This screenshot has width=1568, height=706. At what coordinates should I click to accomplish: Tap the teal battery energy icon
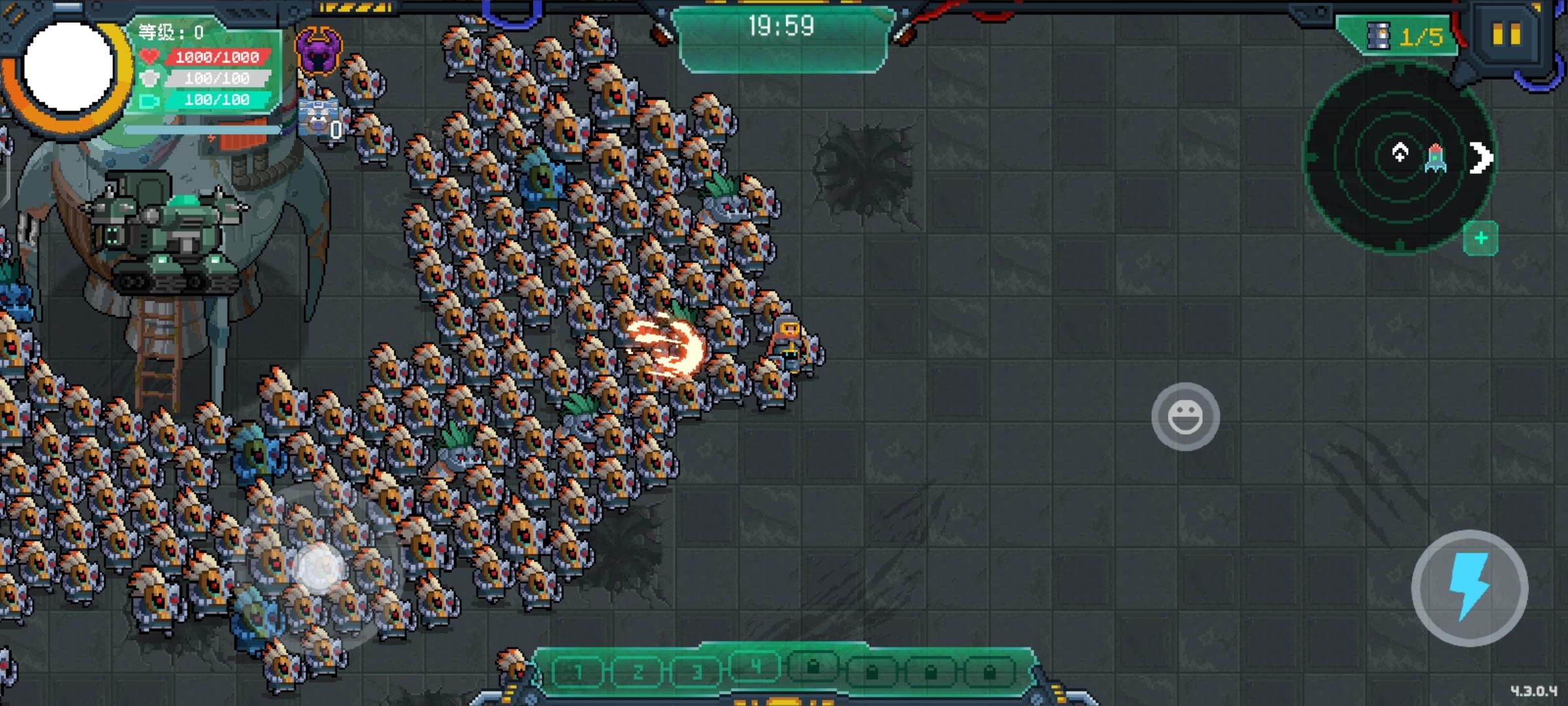click(149, 100)
